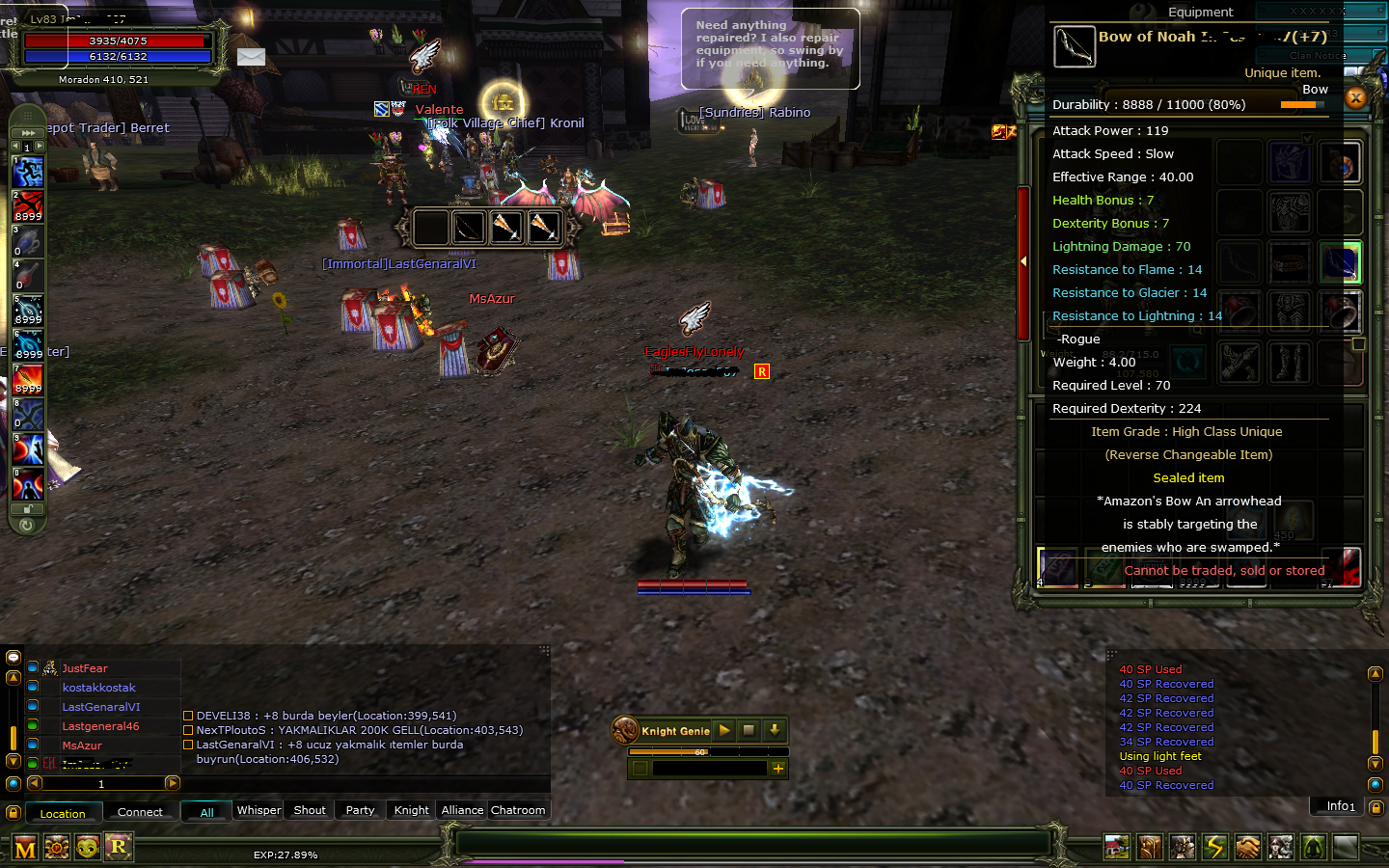The width and height of the screenshot is (1389, 868).
Task: Switch to the Knight chat tab
Action: (410, 810)
